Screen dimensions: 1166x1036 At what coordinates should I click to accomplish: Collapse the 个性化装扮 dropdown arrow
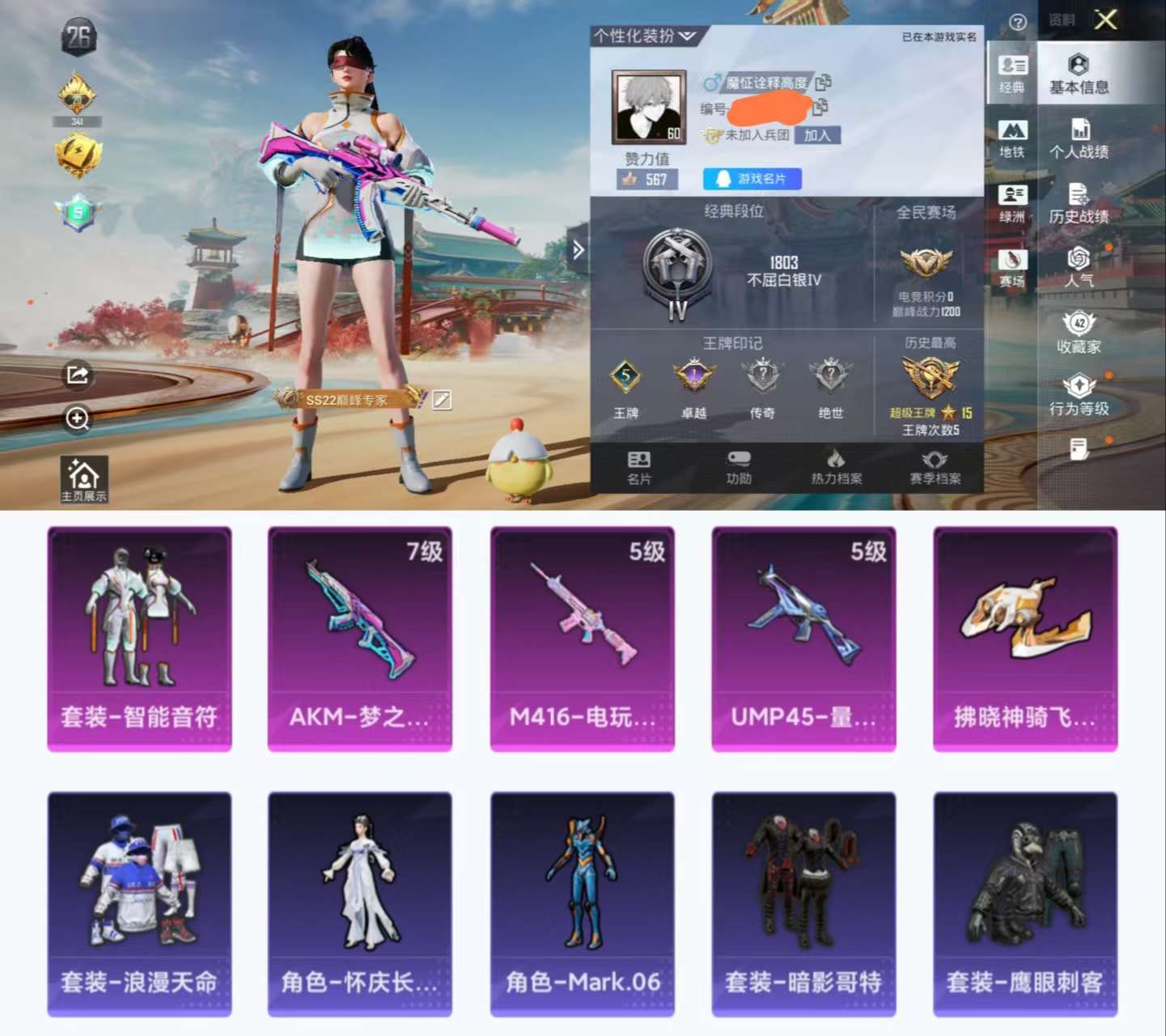pyautogui.click(x=689, y=36)
